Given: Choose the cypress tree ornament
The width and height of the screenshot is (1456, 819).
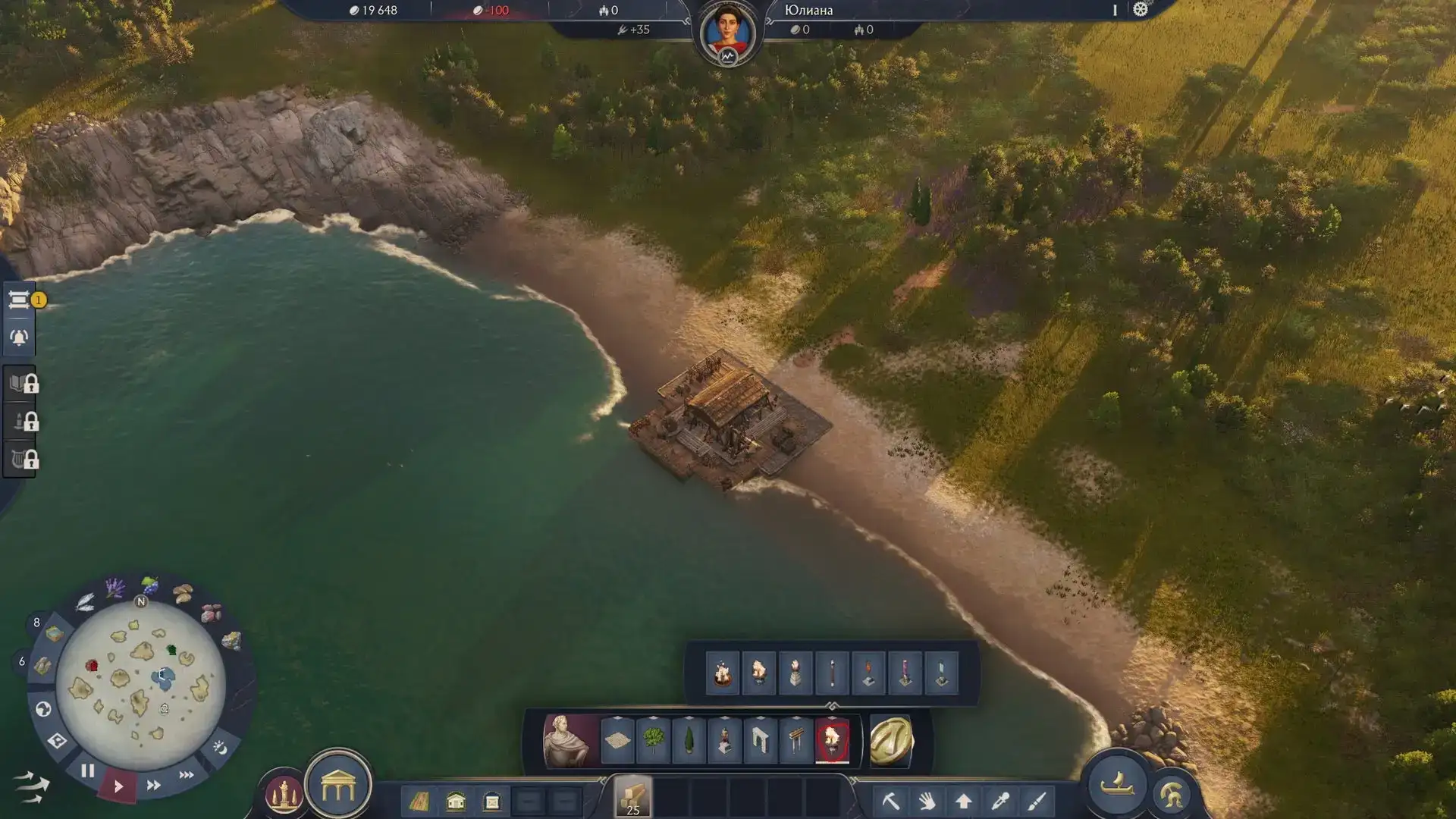Looking at the screenshot, I should (x=689, y=740).
